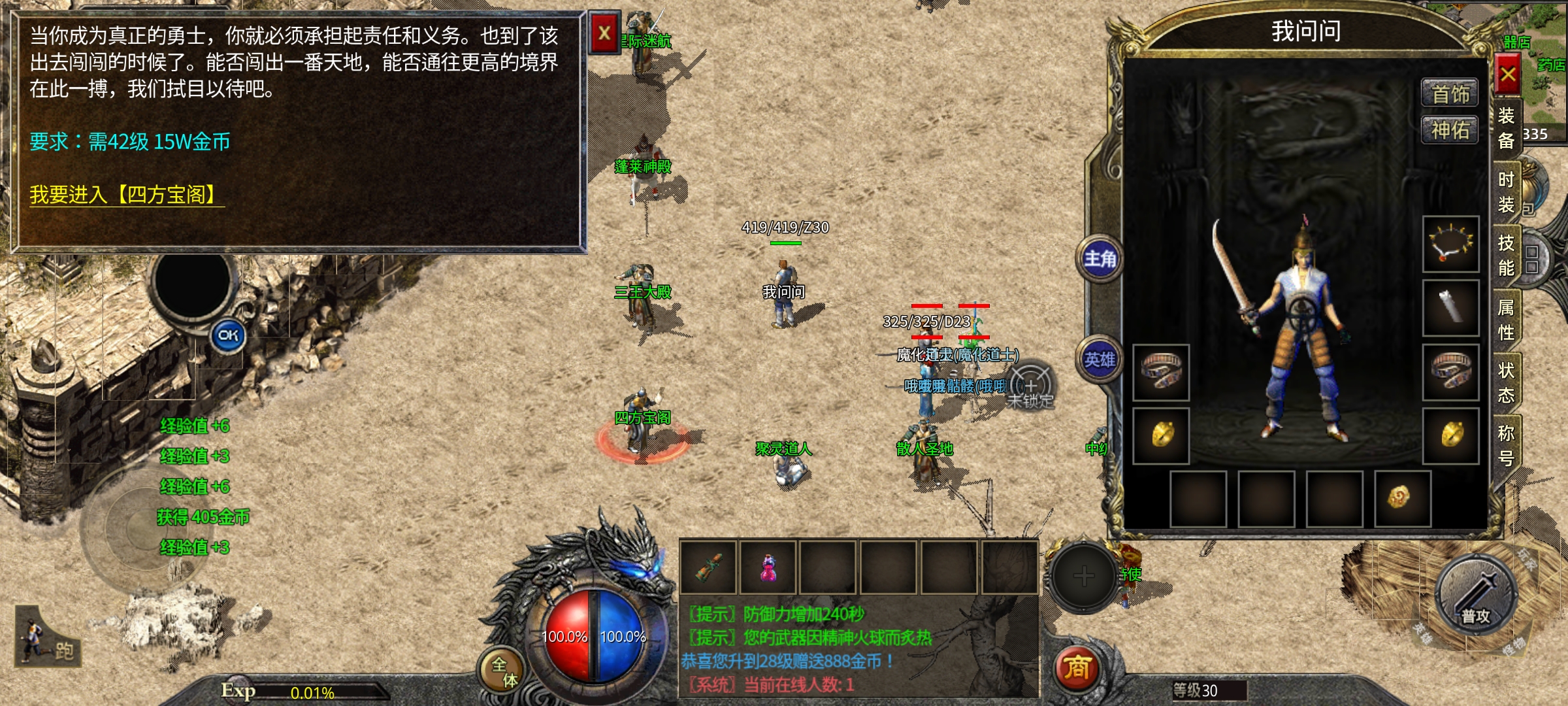1568x706 pixels.
Task: Select the equipped necklace slot
Action: tap(1451, 244)
